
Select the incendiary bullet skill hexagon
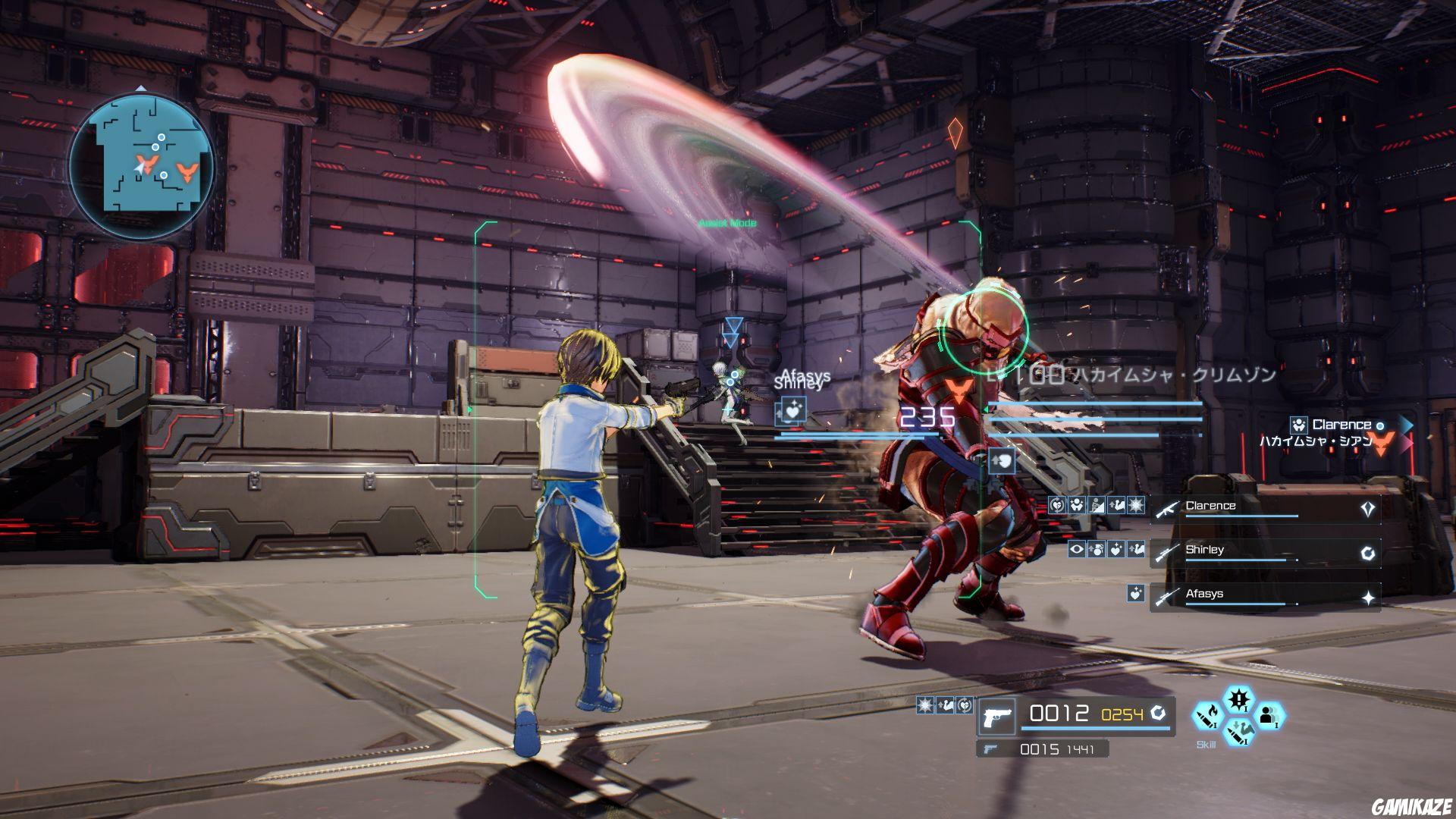click(1207, 714)
